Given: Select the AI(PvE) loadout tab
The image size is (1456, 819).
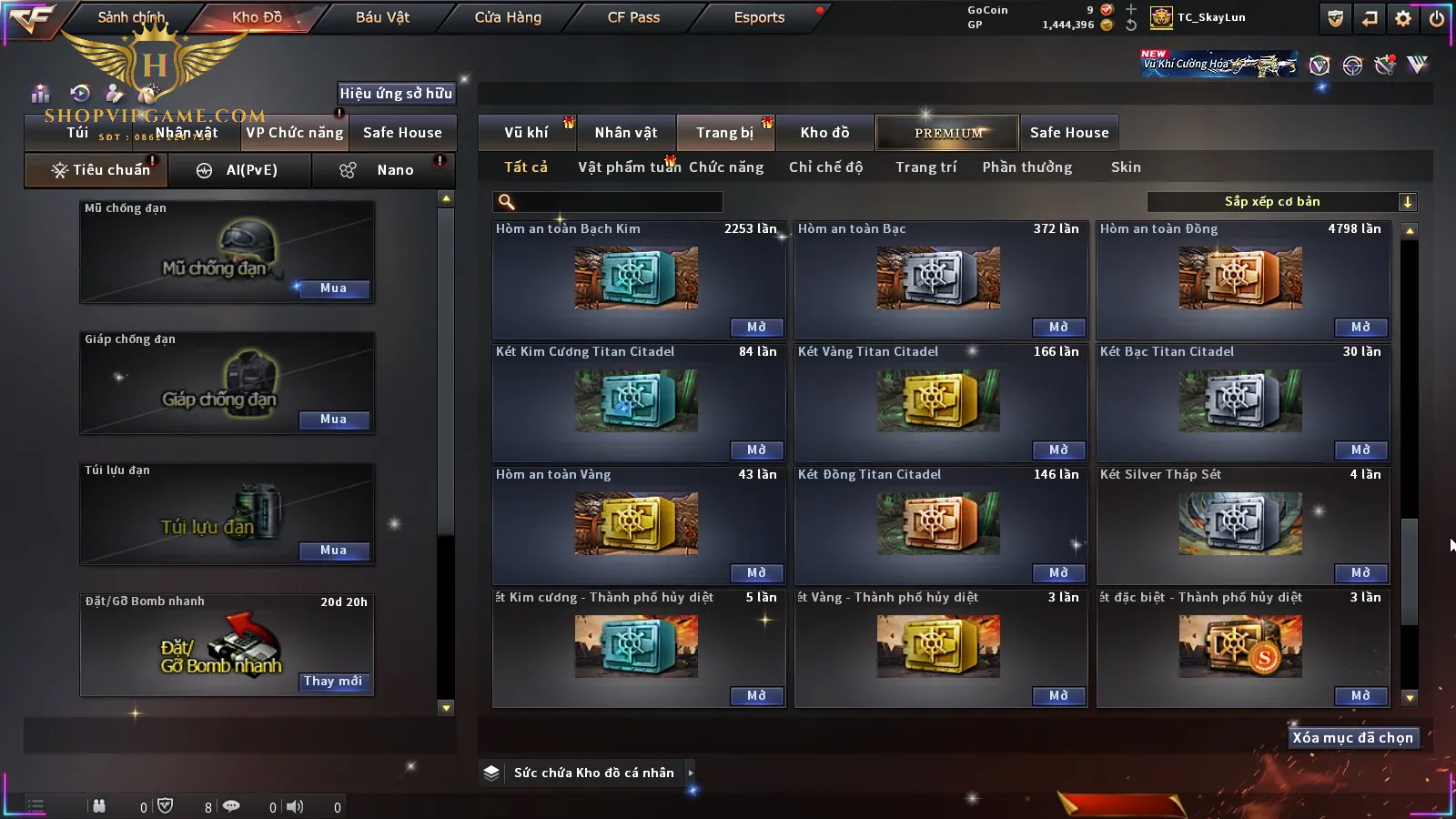Looking at the screenshot, I should [239, 170].
